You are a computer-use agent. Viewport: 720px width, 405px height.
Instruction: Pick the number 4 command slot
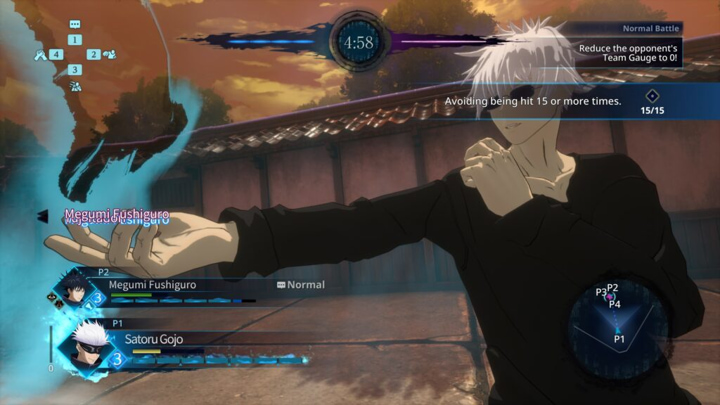(x=56, y=54)
